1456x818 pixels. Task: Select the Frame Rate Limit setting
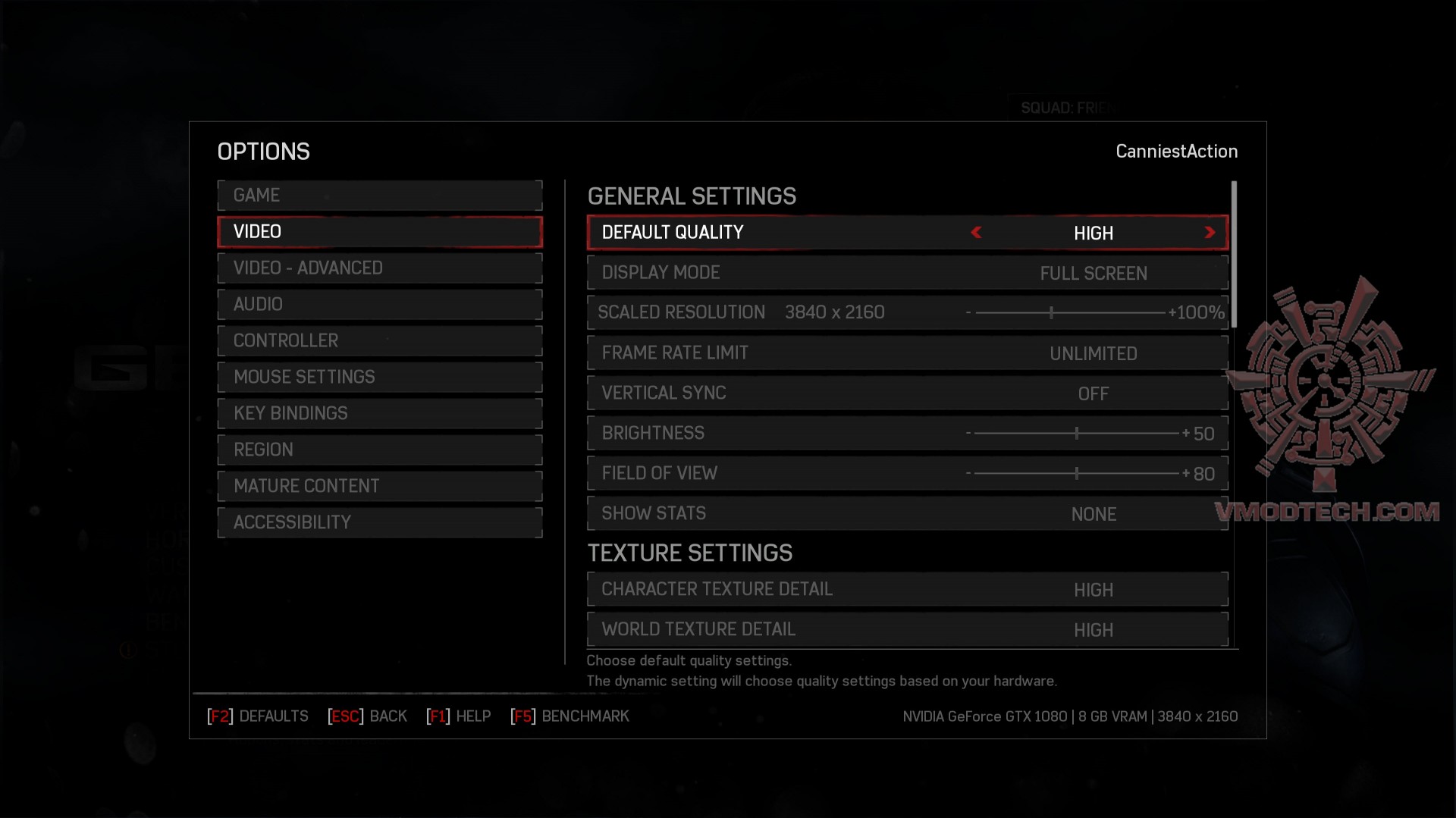pyautogui.click(x=907, y=353)
